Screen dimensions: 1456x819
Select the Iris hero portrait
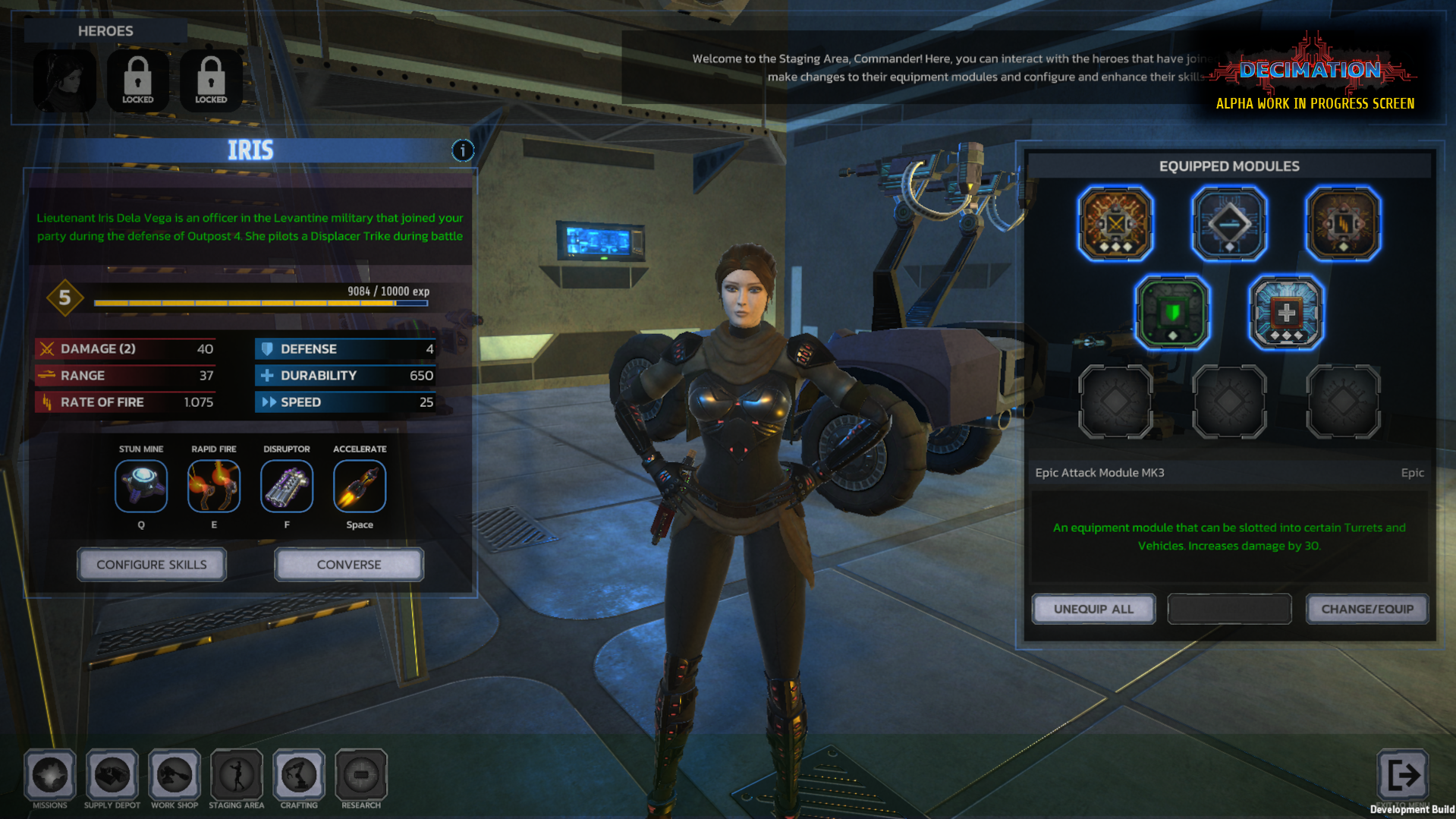(x=65, y=80)
